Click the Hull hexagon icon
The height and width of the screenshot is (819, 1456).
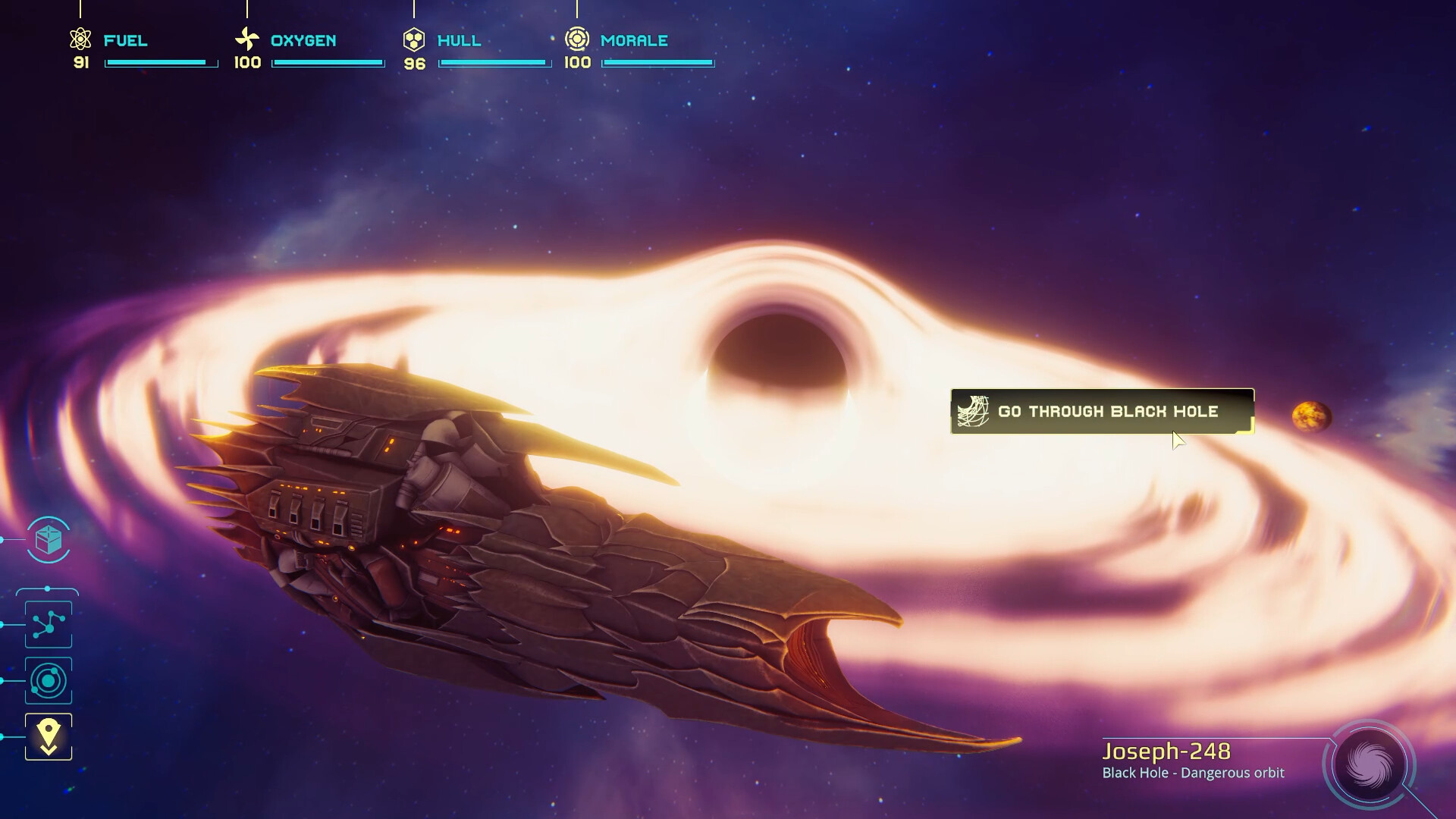(x=414, y=36)
